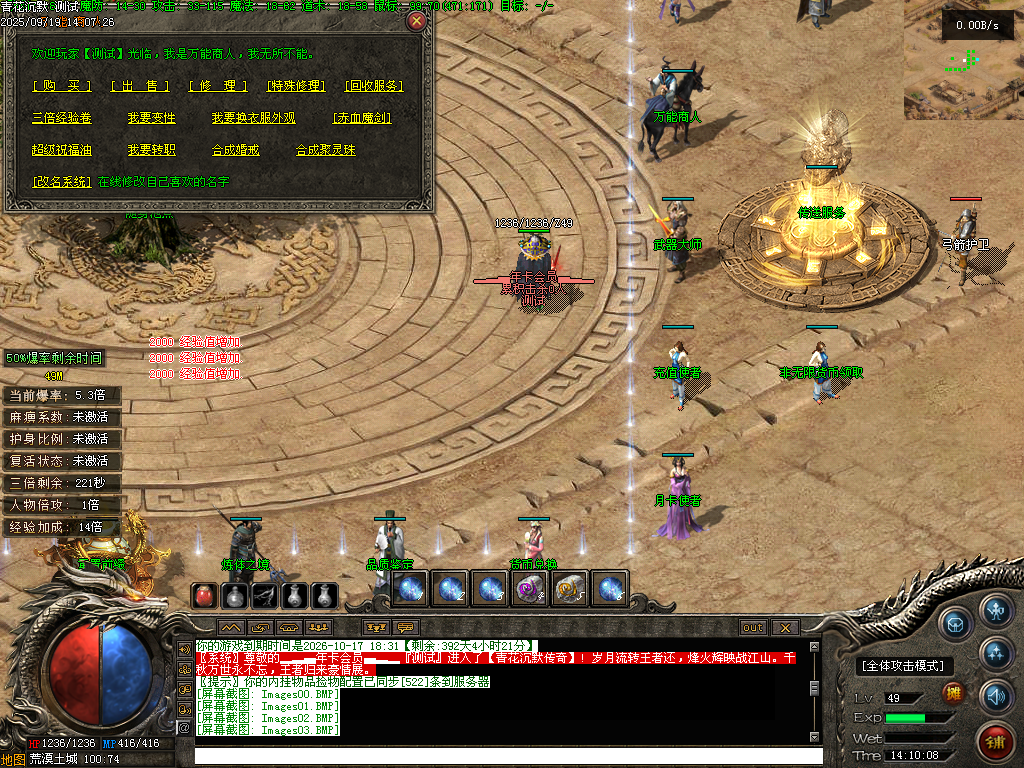The width and height of the screenshot is (1024, 768).
Task: Open 合成婚戒 wedding ring crafting
Action: coord(235,150)
